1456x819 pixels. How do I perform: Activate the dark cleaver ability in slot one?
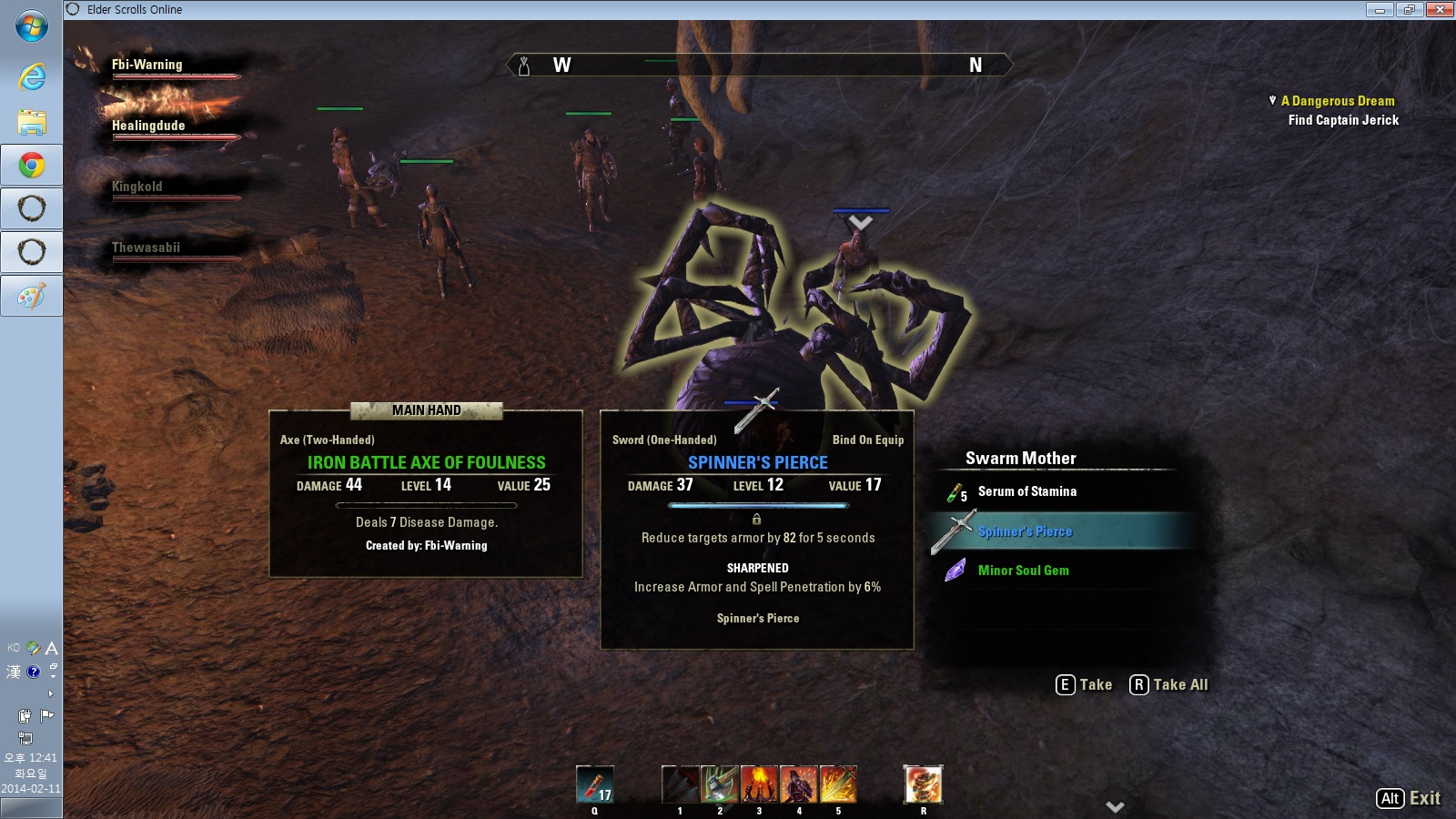click(x=680, y=784)
